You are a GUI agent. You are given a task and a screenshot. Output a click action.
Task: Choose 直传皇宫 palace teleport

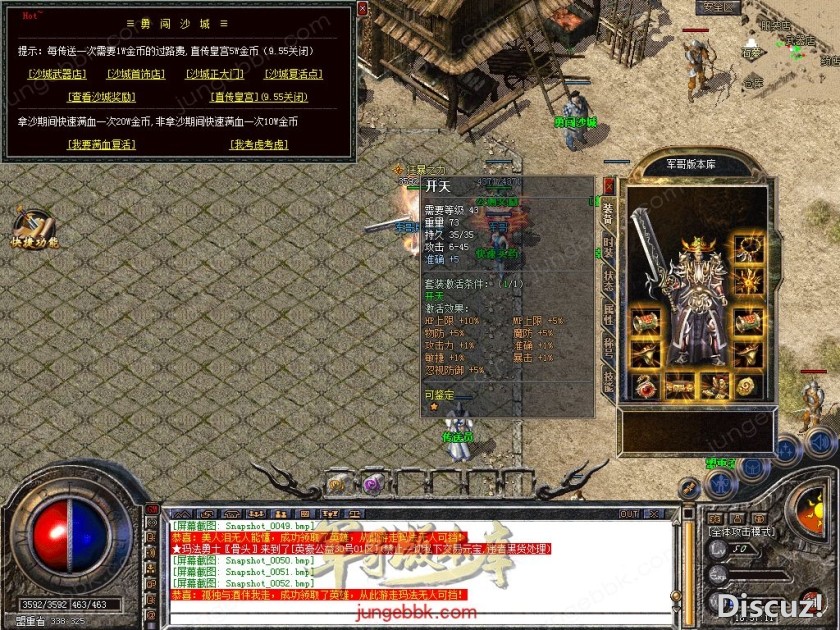pos(236,97)
